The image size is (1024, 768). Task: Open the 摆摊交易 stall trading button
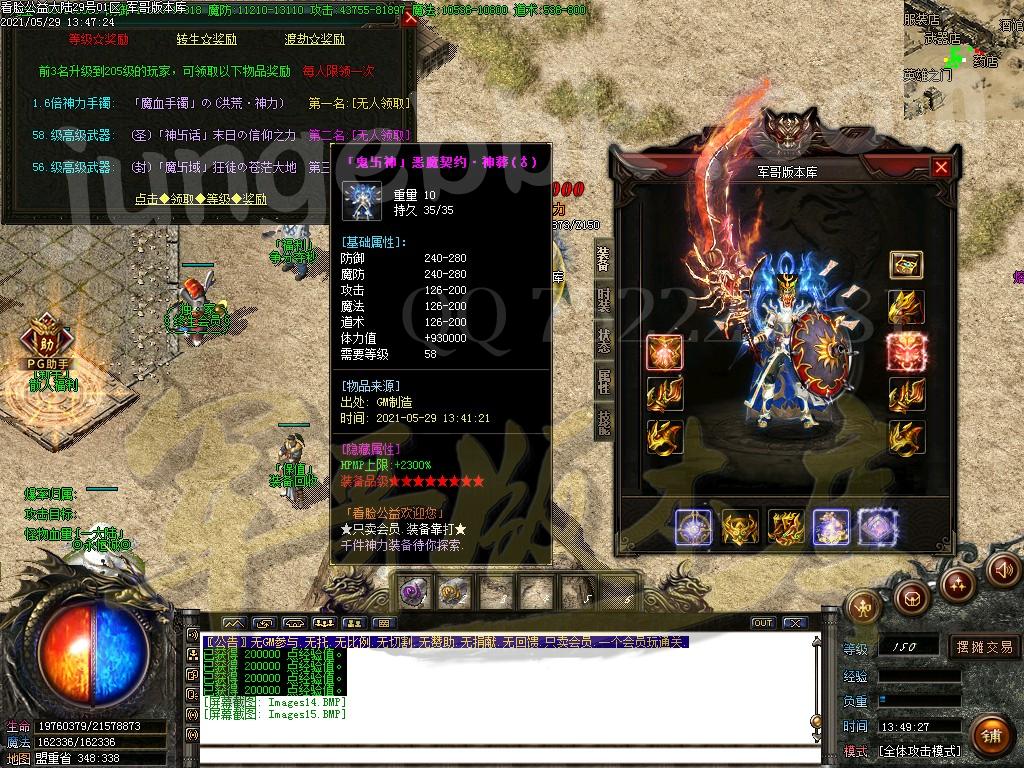point(984,647)
